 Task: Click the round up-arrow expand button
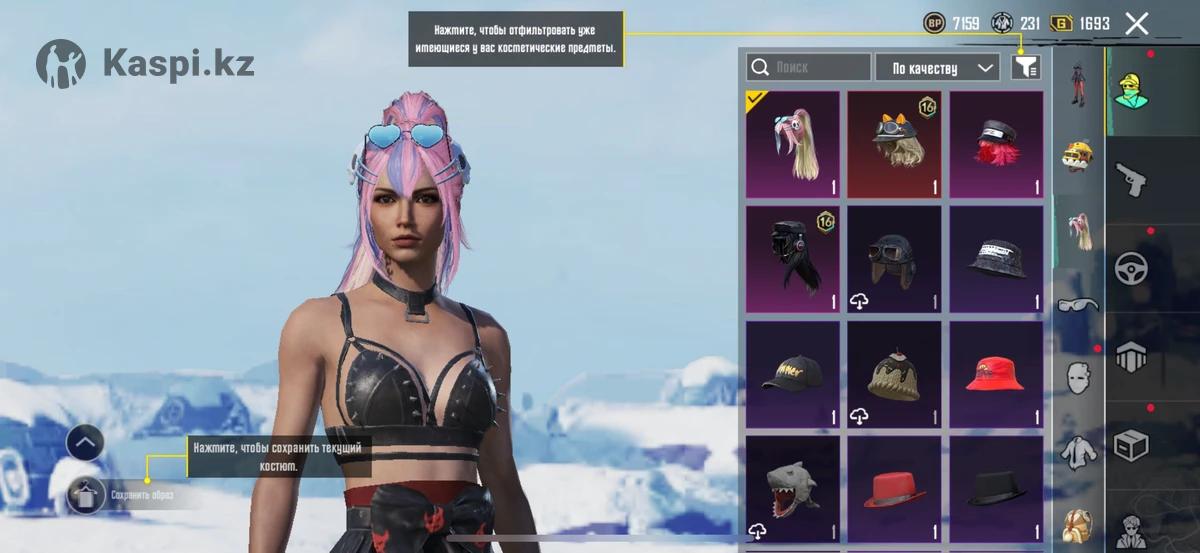85,442
